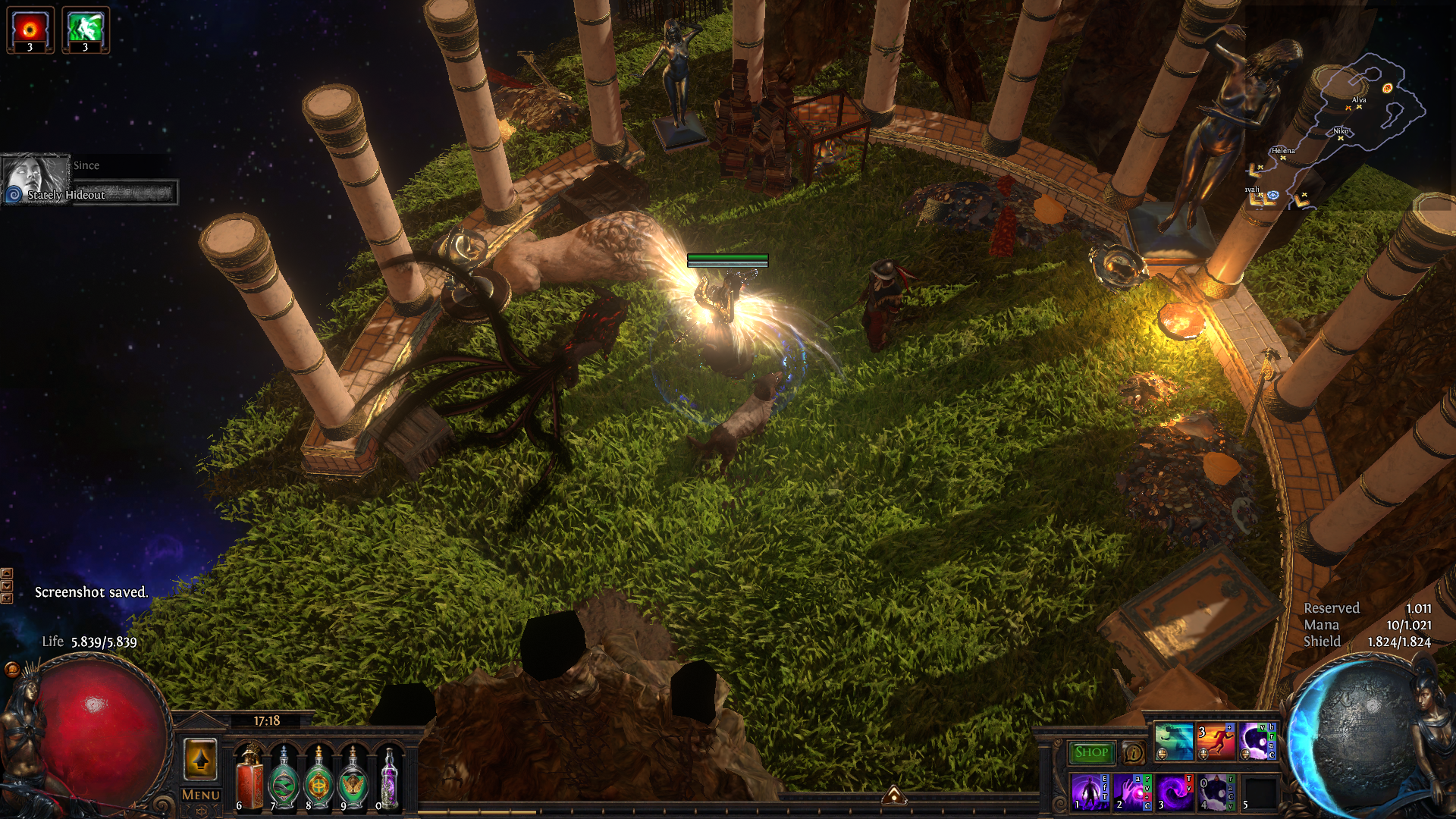This screenshot has width=1456, height=819.
Task: Activate the teal dashing figure skill
Action: tap(1173, 741)
